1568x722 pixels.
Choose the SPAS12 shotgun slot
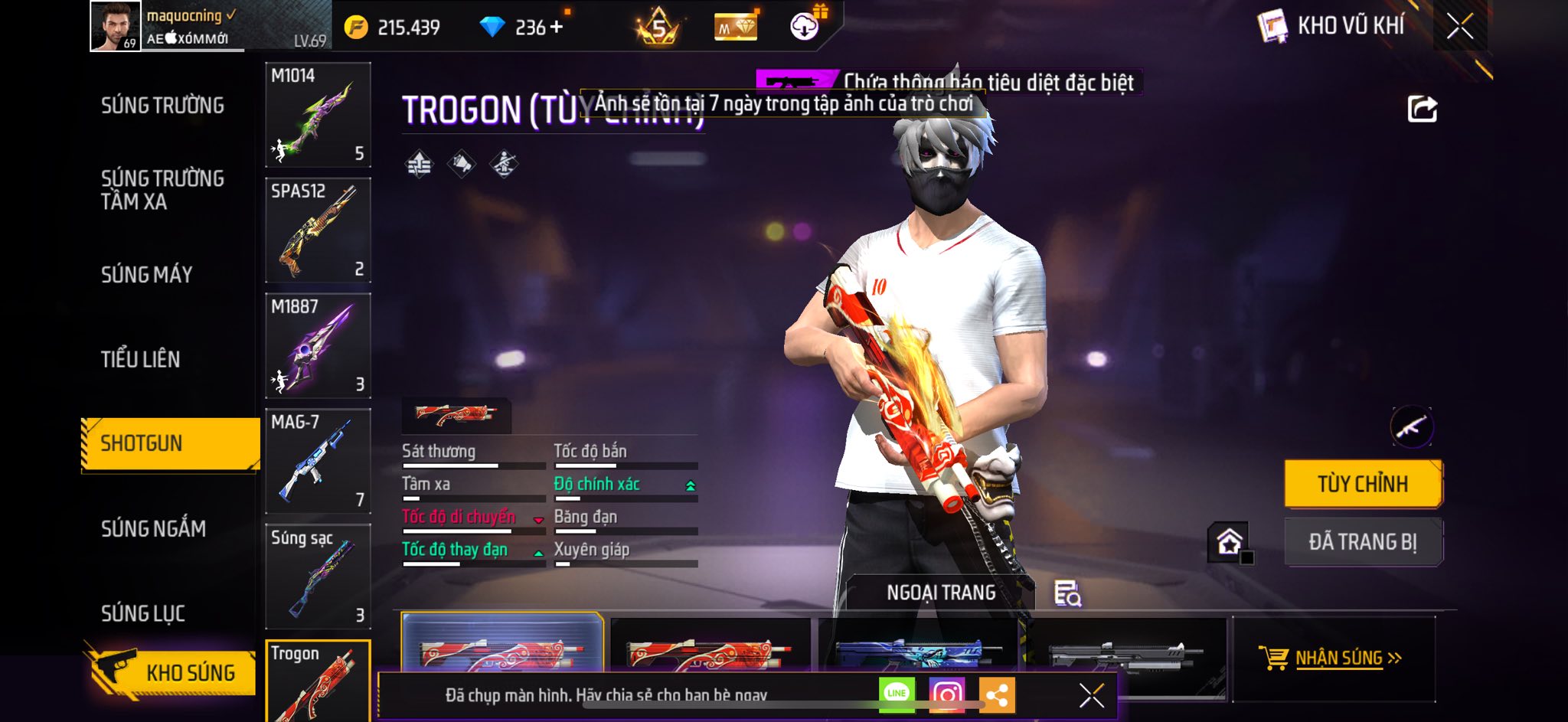pyautogui.click(x=318, y=230)
